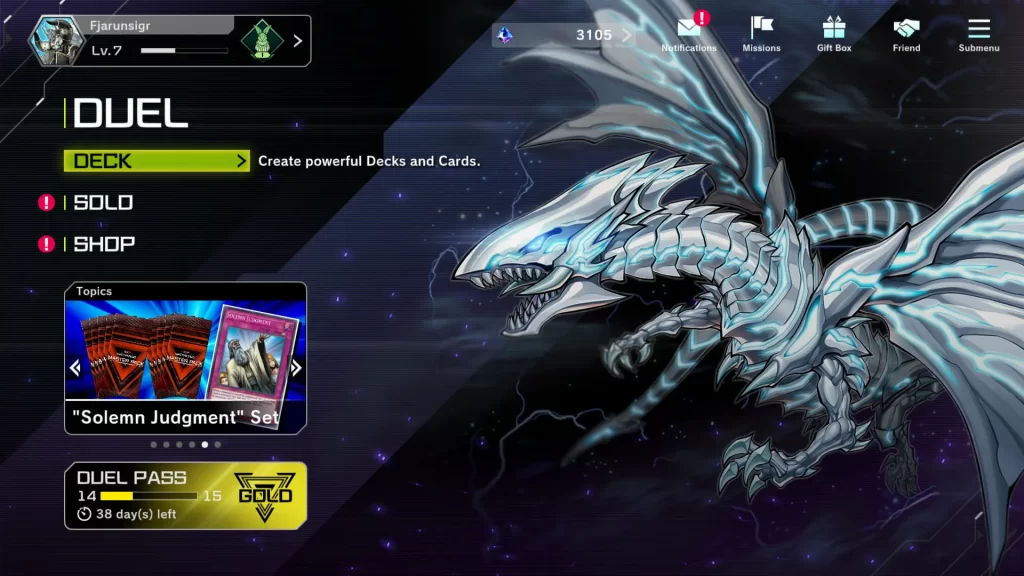This screenshot has height=576, width=1024.
Task: Open the Friend handshake icon
Action: [x=906, y=33]
